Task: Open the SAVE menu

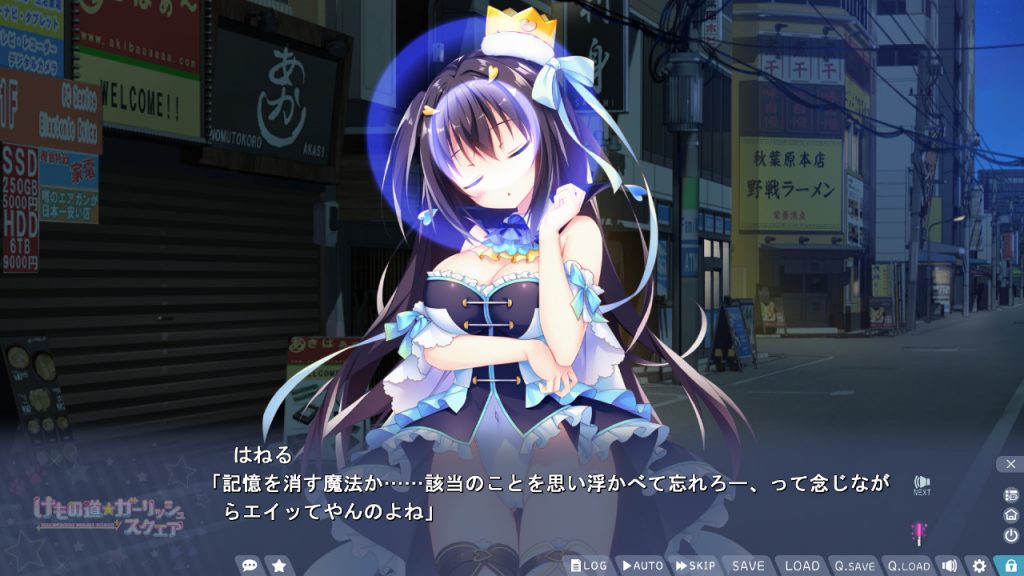Action: click(748, 566)
